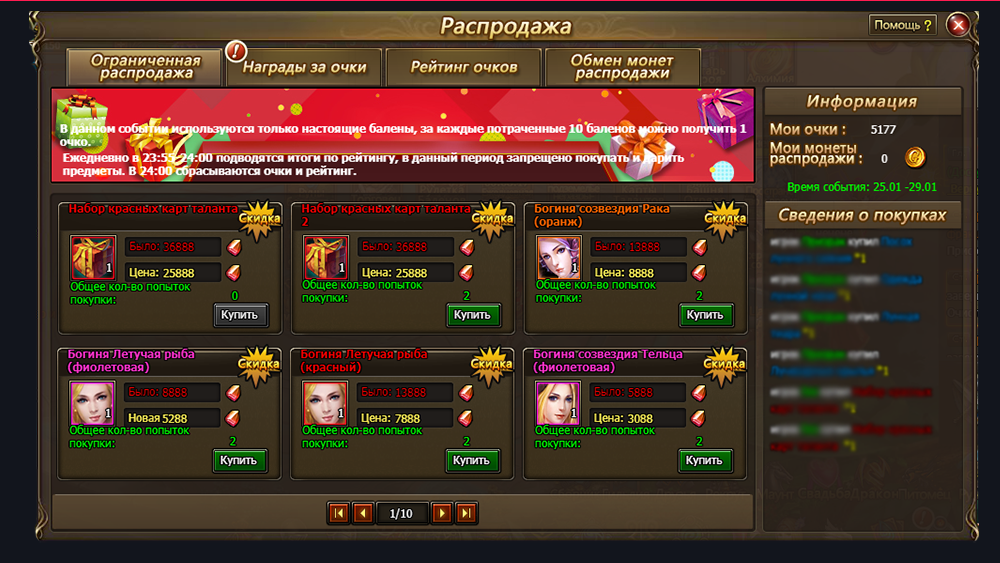The width and height of the screenshot is (1000, 563).
Task: Open the Помощь help button
Action: (903, 25)
